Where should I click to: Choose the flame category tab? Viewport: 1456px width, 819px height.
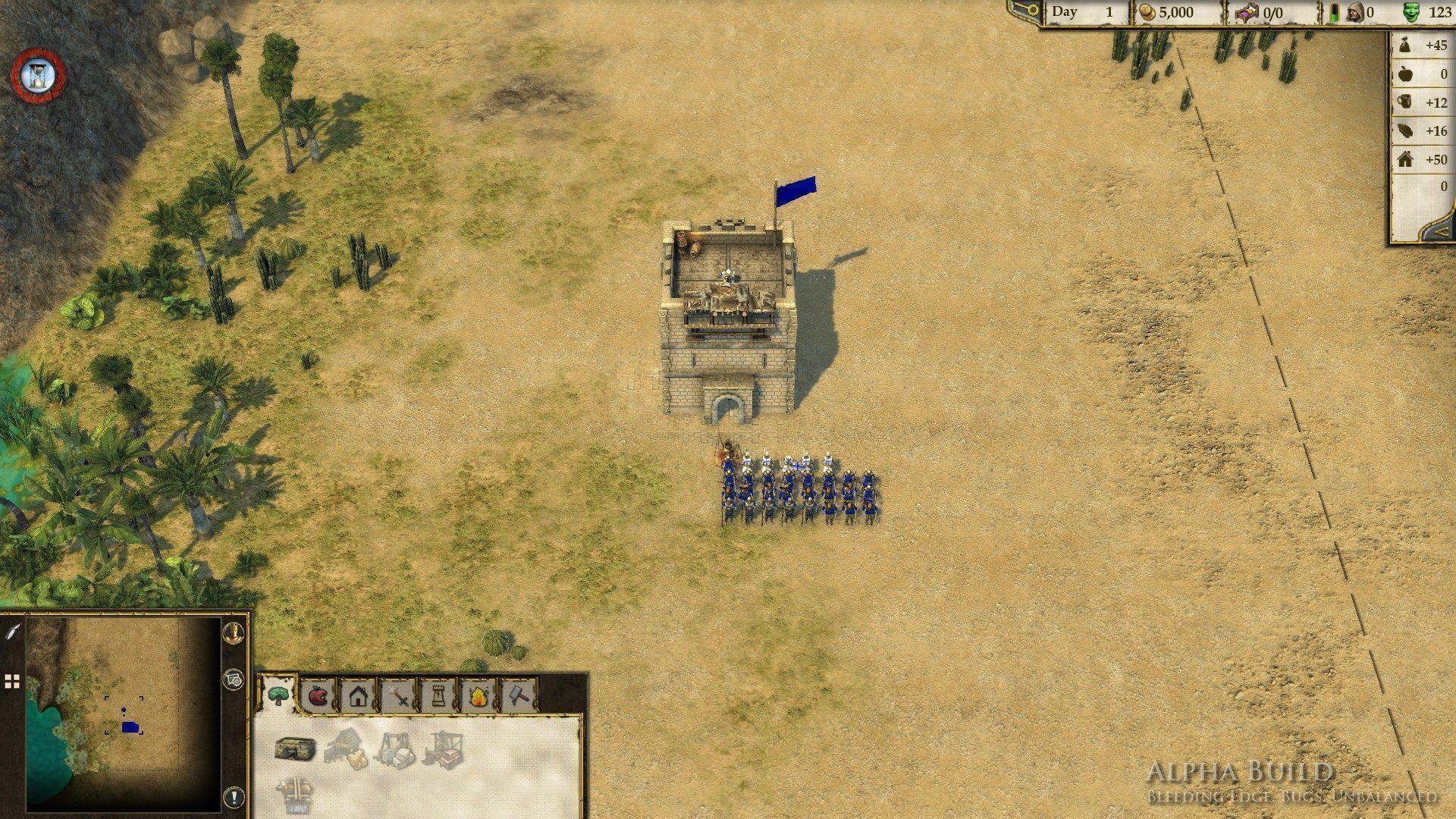coord(479,695)
